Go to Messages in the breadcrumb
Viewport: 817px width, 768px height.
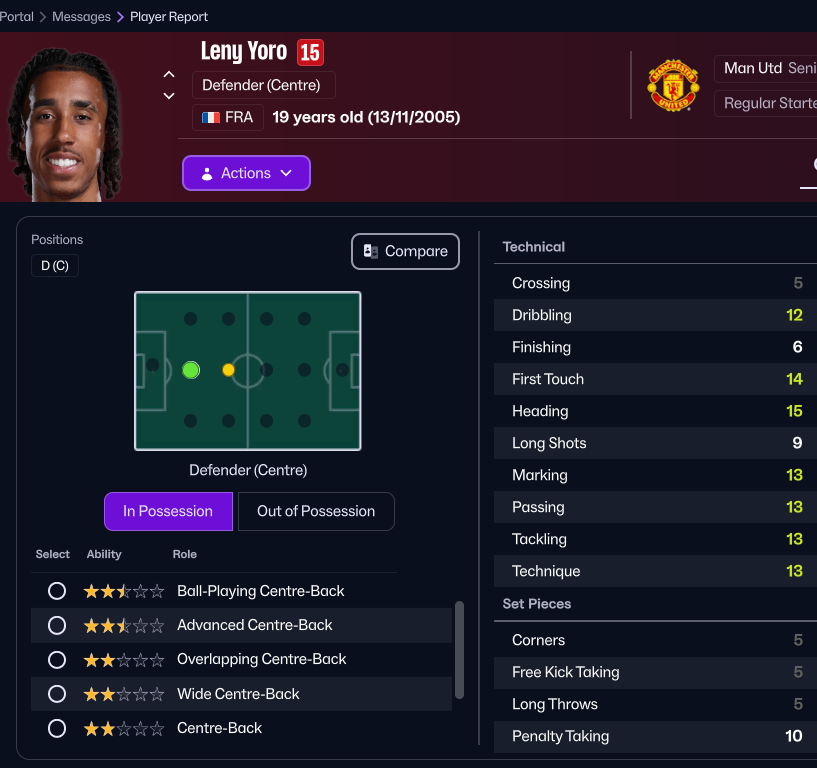[x=81, y=17]
